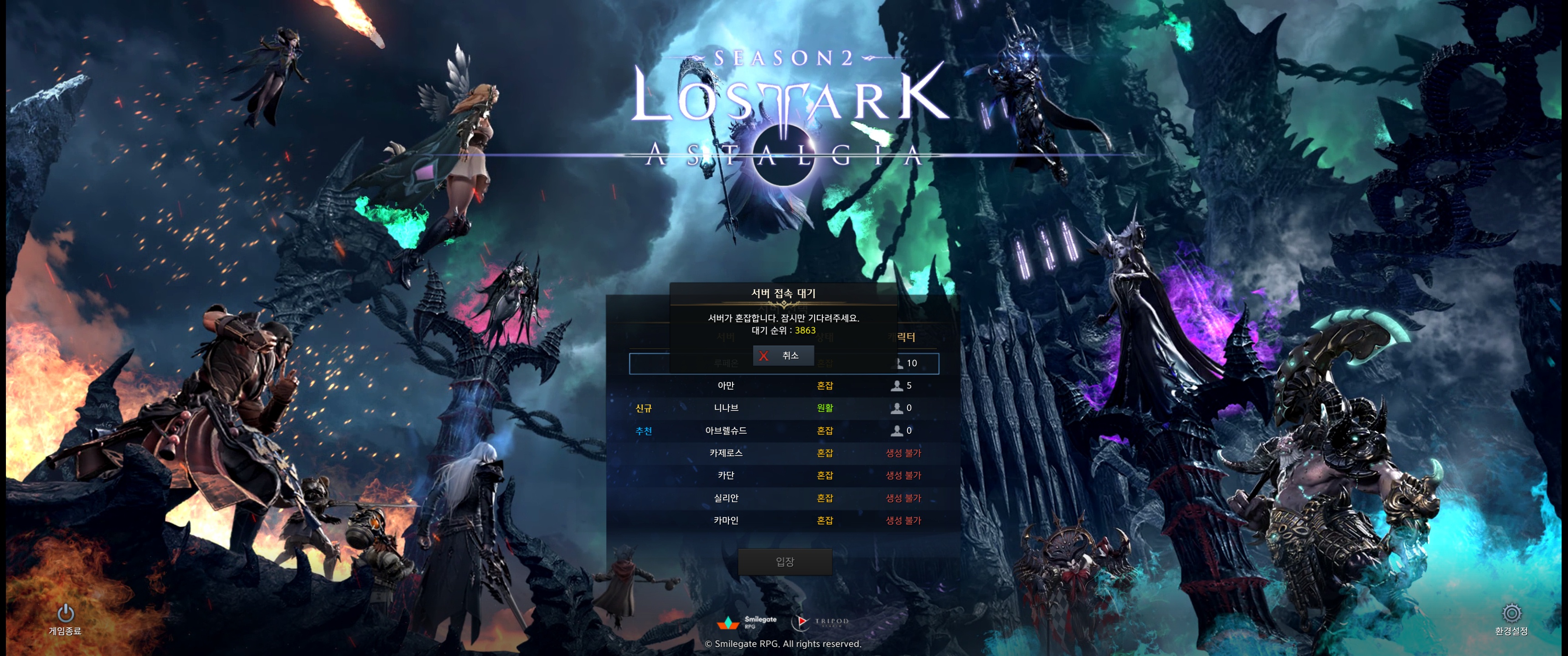The width and height of the screenshot is (1568, 656).
Task: Select the 카제로스 server row
Action: [784, 453]
